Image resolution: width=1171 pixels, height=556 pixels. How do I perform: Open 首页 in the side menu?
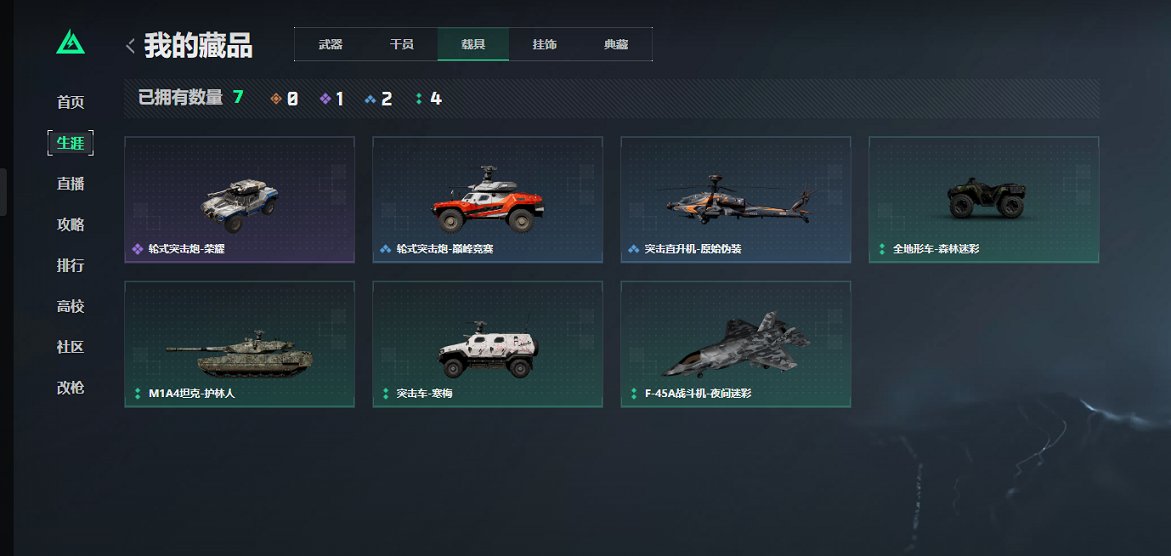70,102
